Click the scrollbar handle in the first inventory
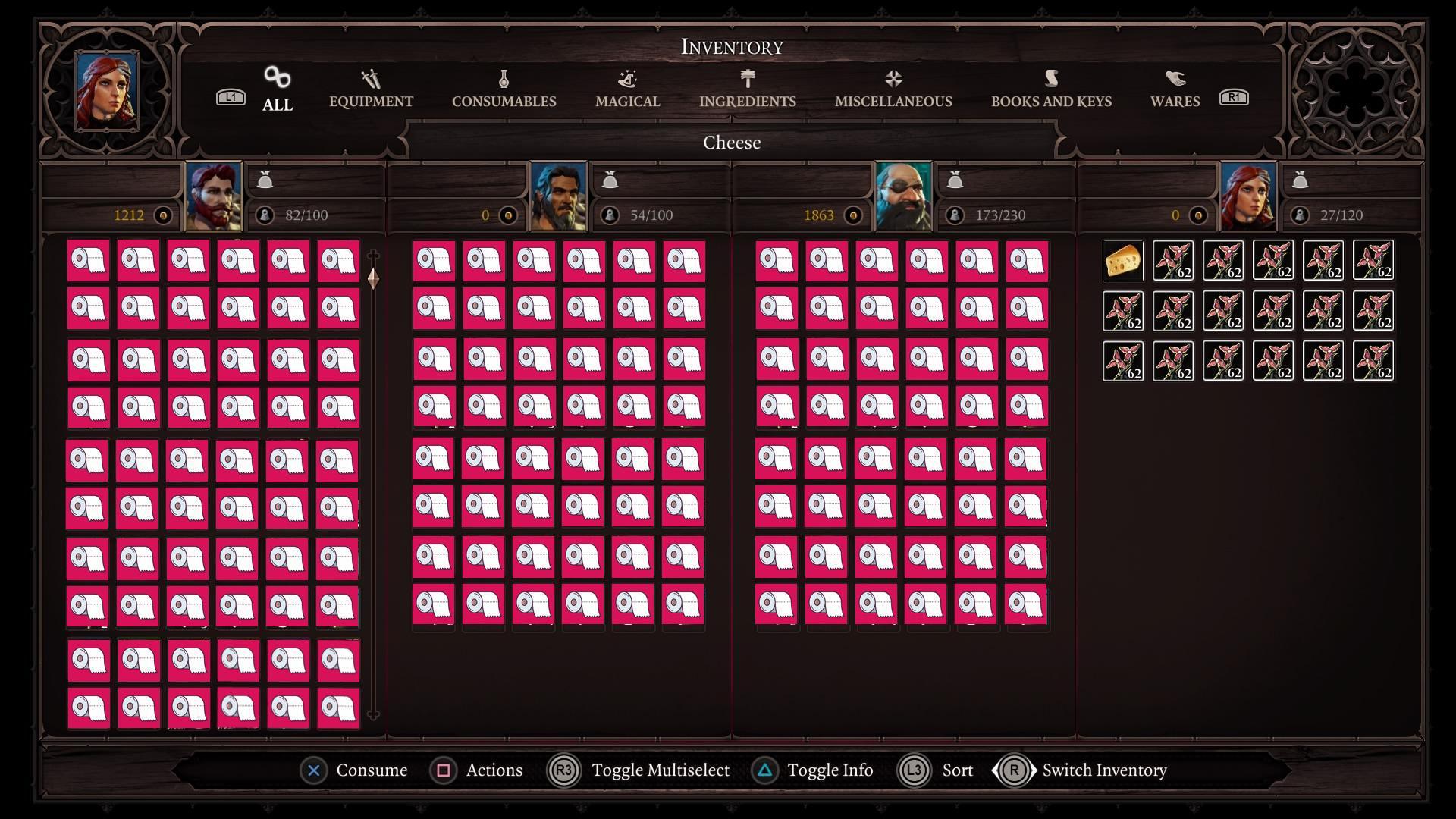Viewport: 1456px width, 819px height. [x=372, y=279]
